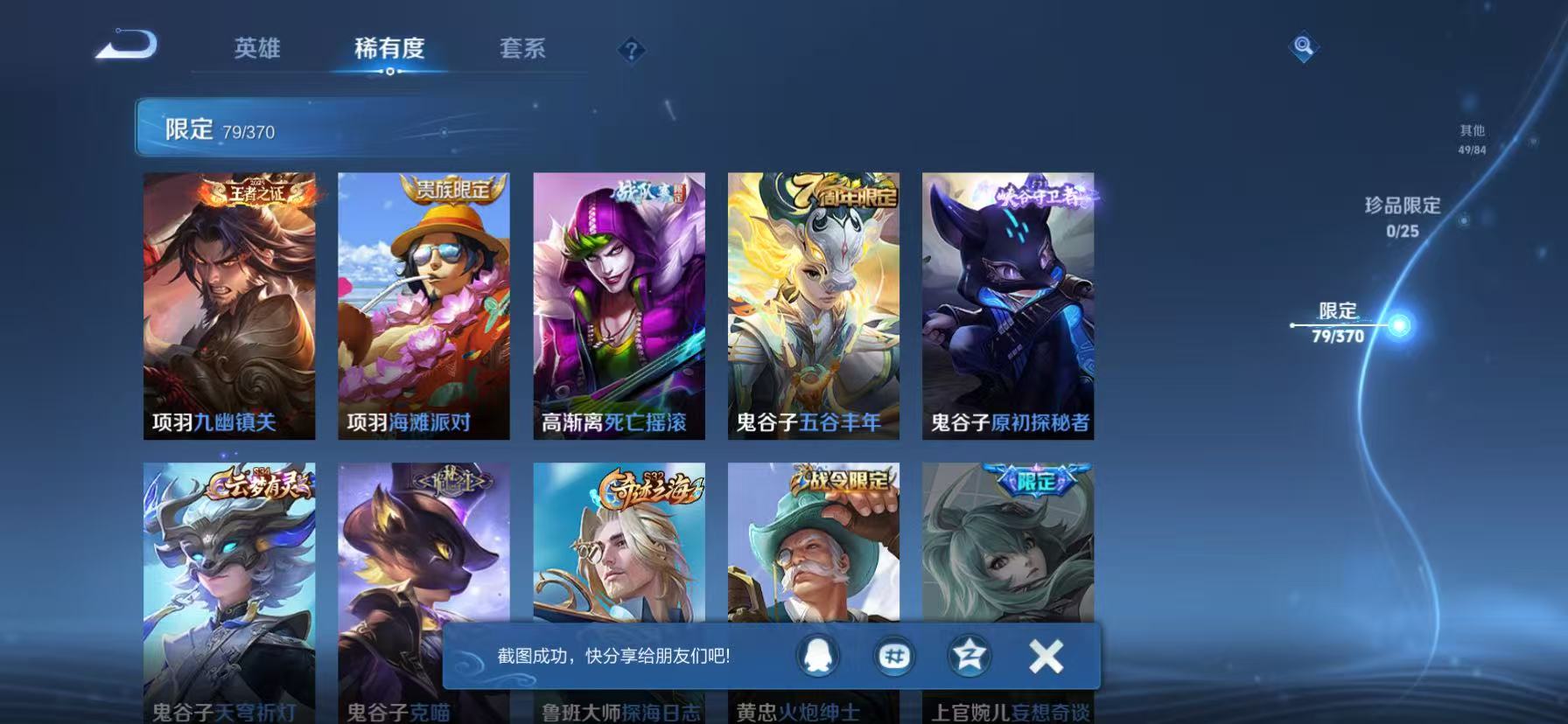Select the 死亡摇滚 Gao Jianli skin card
This screenshot has width=1568, height=724.
click(x=617, y=306)
